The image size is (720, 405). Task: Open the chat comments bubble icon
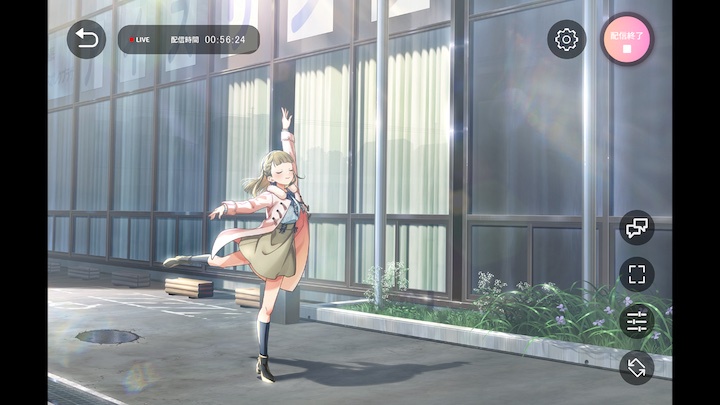636,228
